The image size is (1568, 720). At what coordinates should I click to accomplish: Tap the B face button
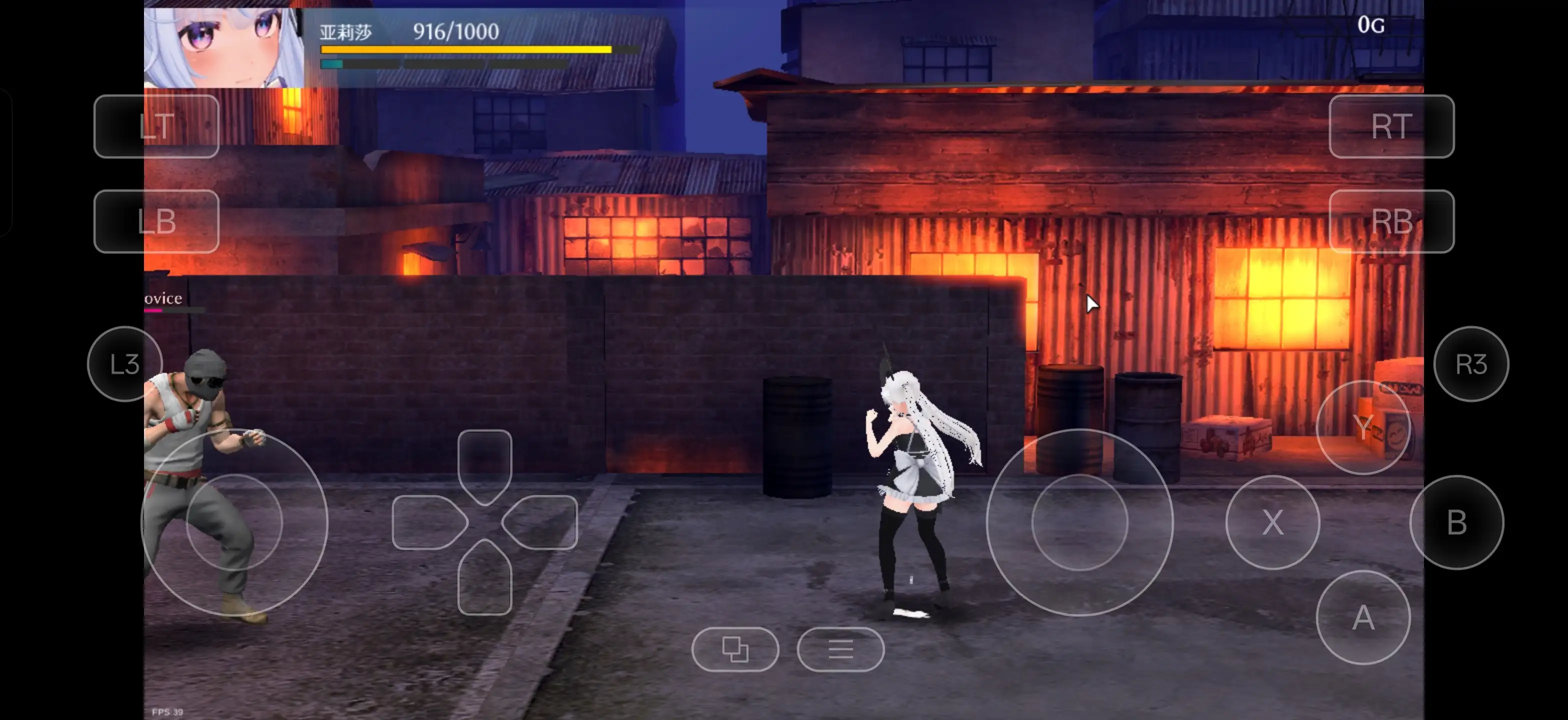pos(1456,522)
